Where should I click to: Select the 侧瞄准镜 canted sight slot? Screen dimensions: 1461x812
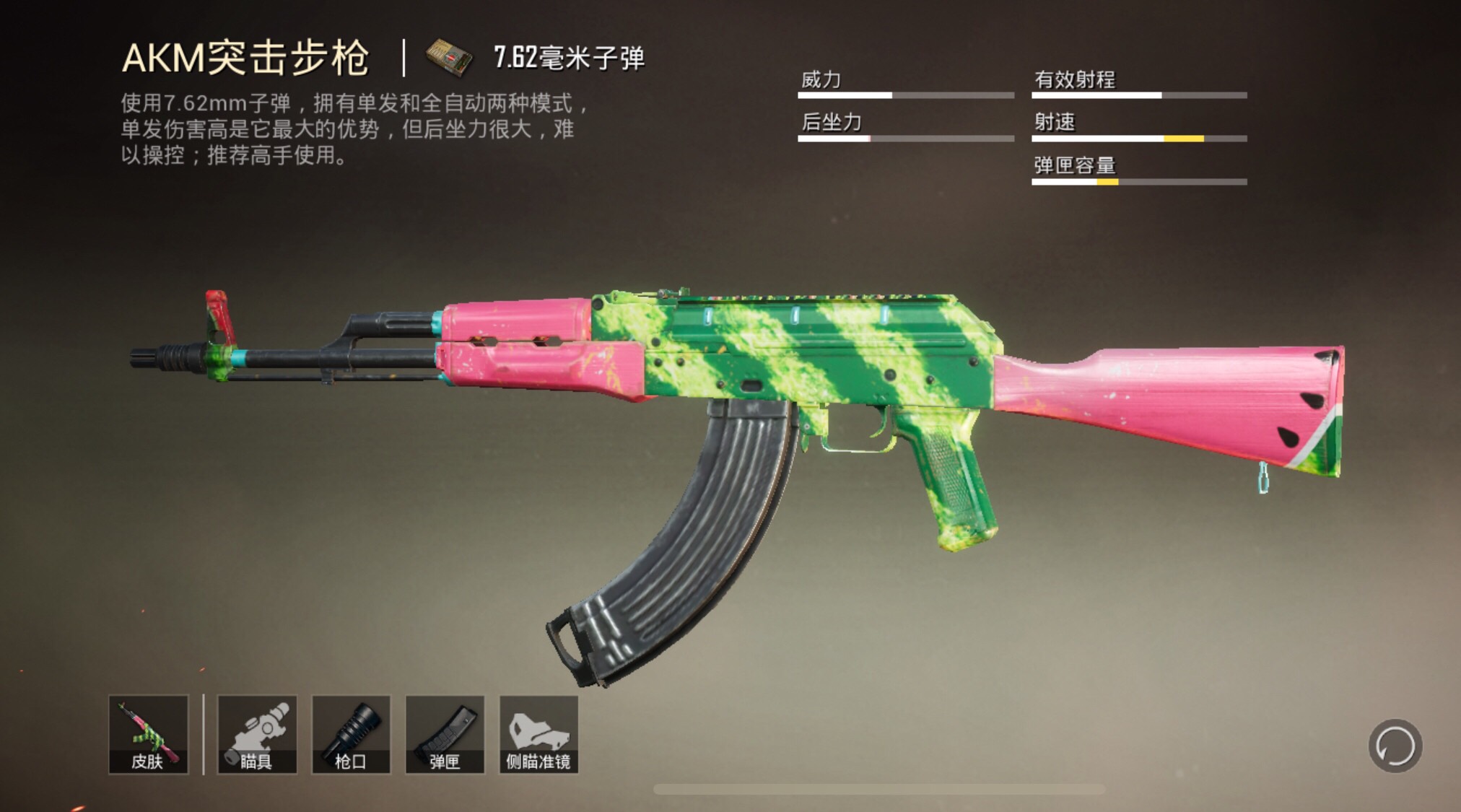coord(538,734)
